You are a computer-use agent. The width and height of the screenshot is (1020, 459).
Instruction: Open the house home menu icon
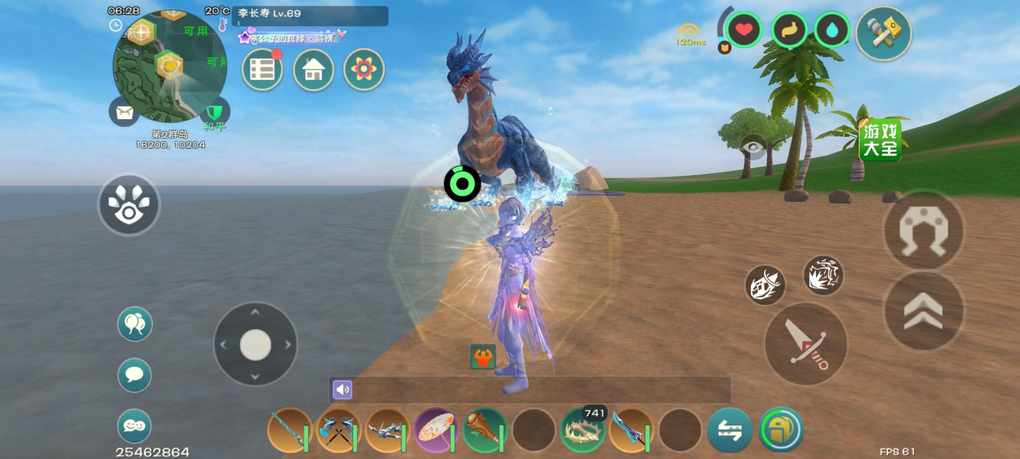point(313,70)
